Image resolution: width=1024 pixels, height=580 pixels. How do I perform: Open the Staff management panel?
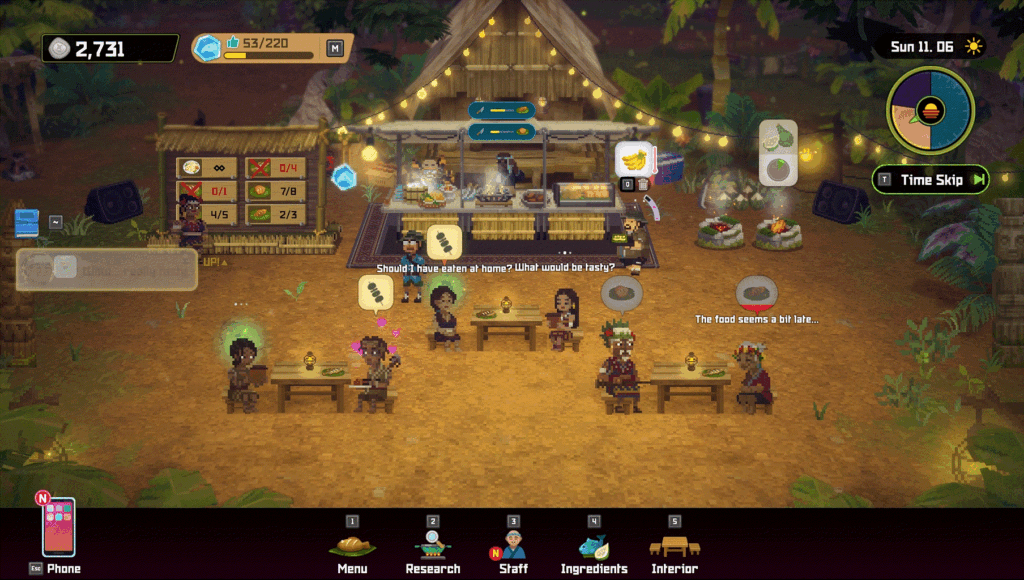(x=513, y=546)
